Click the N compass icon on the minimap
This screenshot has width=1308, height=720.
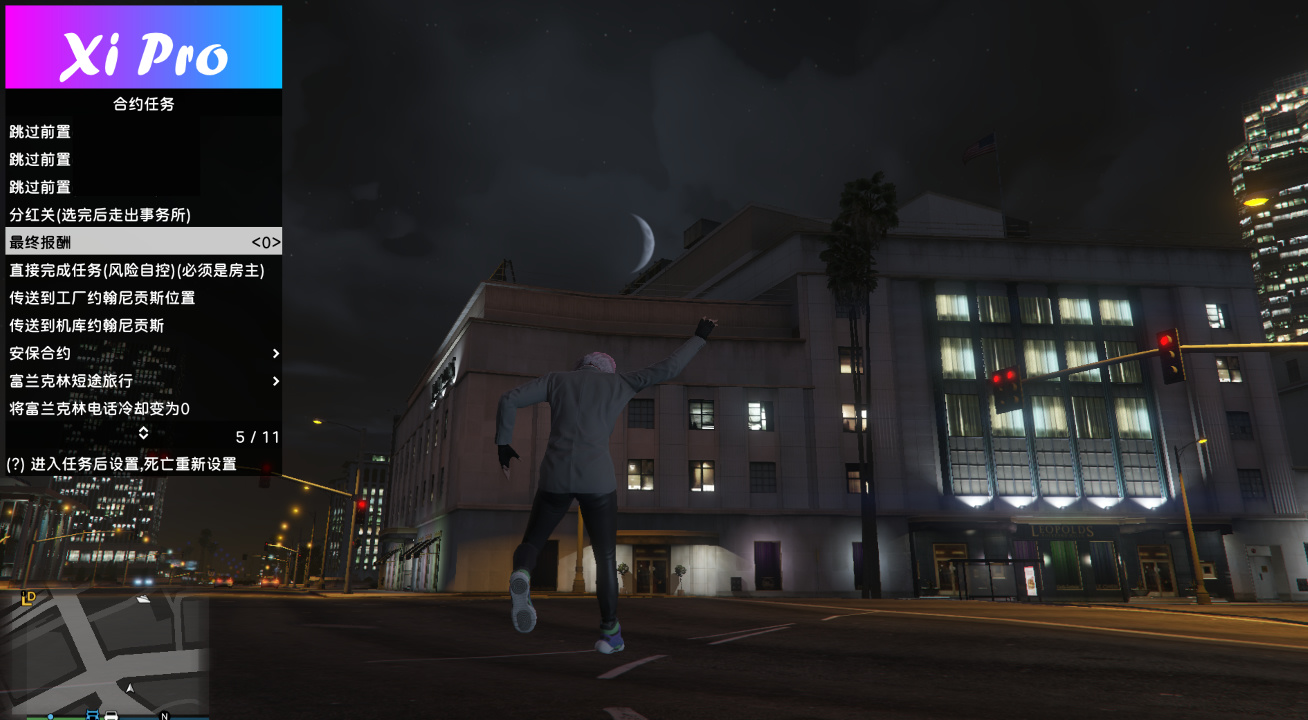(164, 716)
